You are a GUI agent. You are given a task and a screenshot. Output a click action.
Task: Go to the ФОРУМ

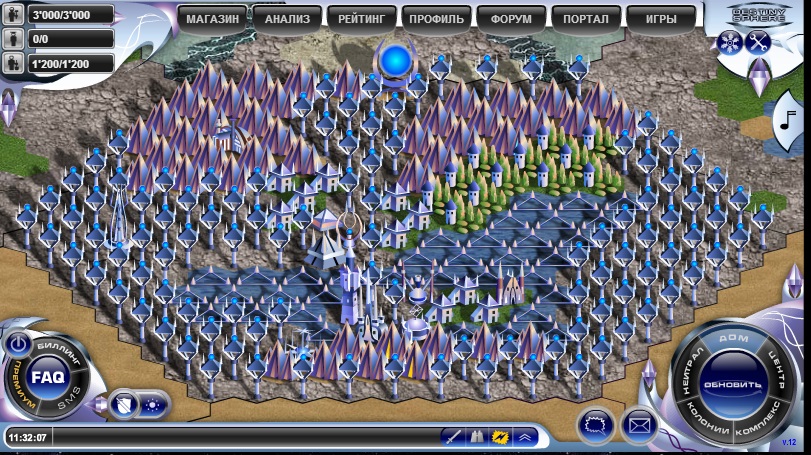click(511, 18)
